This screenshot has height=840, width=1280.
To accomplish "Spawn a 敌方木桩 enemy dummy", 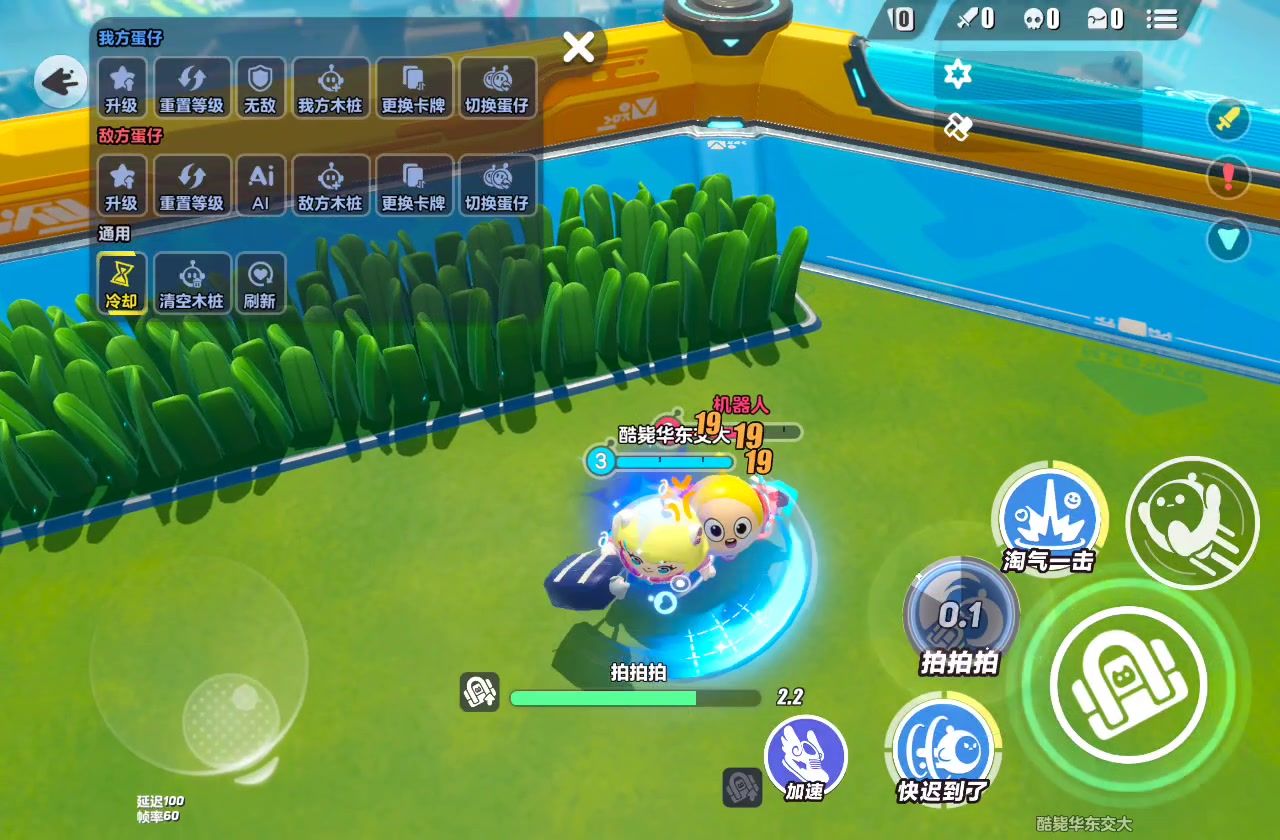I will point(330,185).
